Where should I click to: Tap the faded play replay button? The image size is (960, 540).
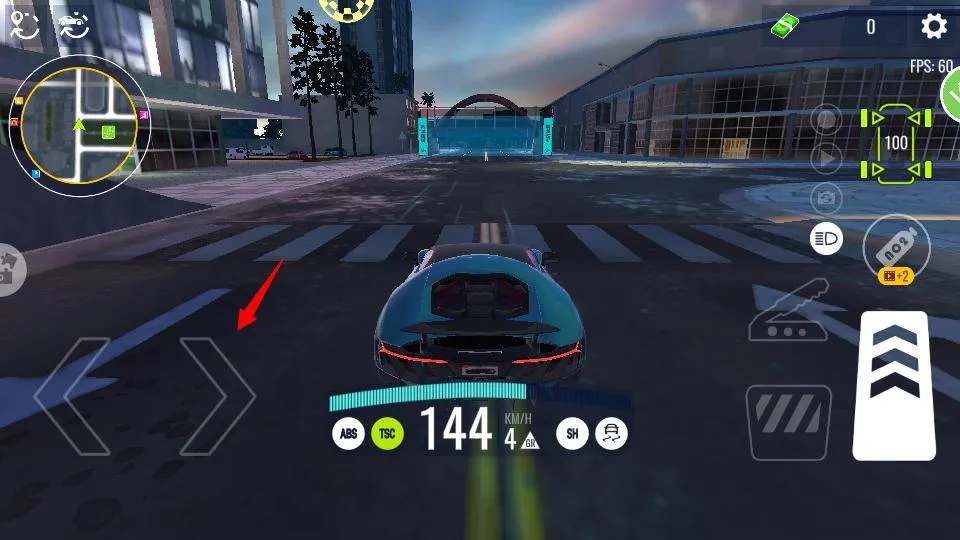point(826,158)
